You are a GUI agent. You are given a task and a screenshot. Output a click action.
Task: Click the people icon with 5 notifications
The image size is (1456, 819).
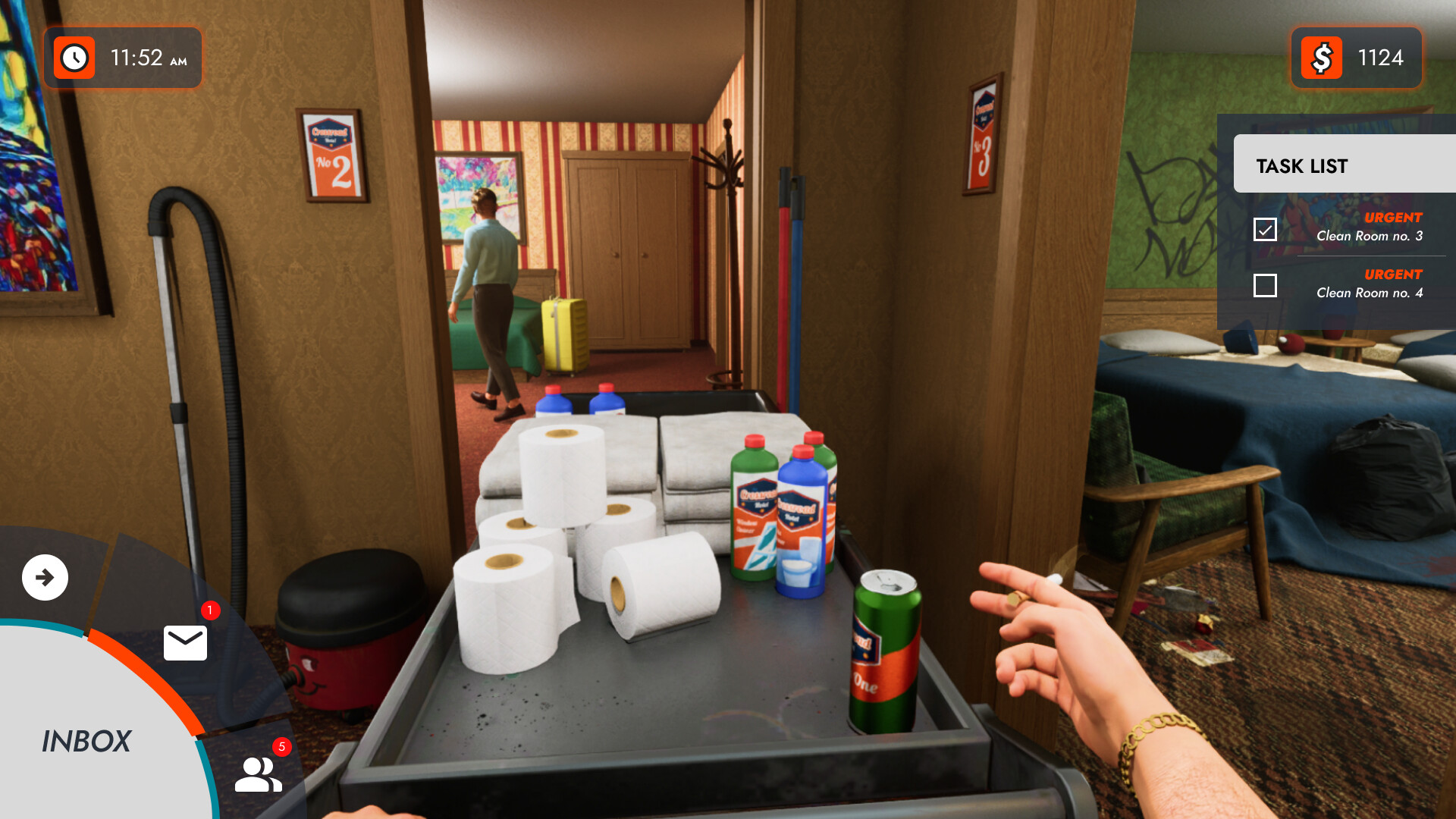(x=256, y=775)
